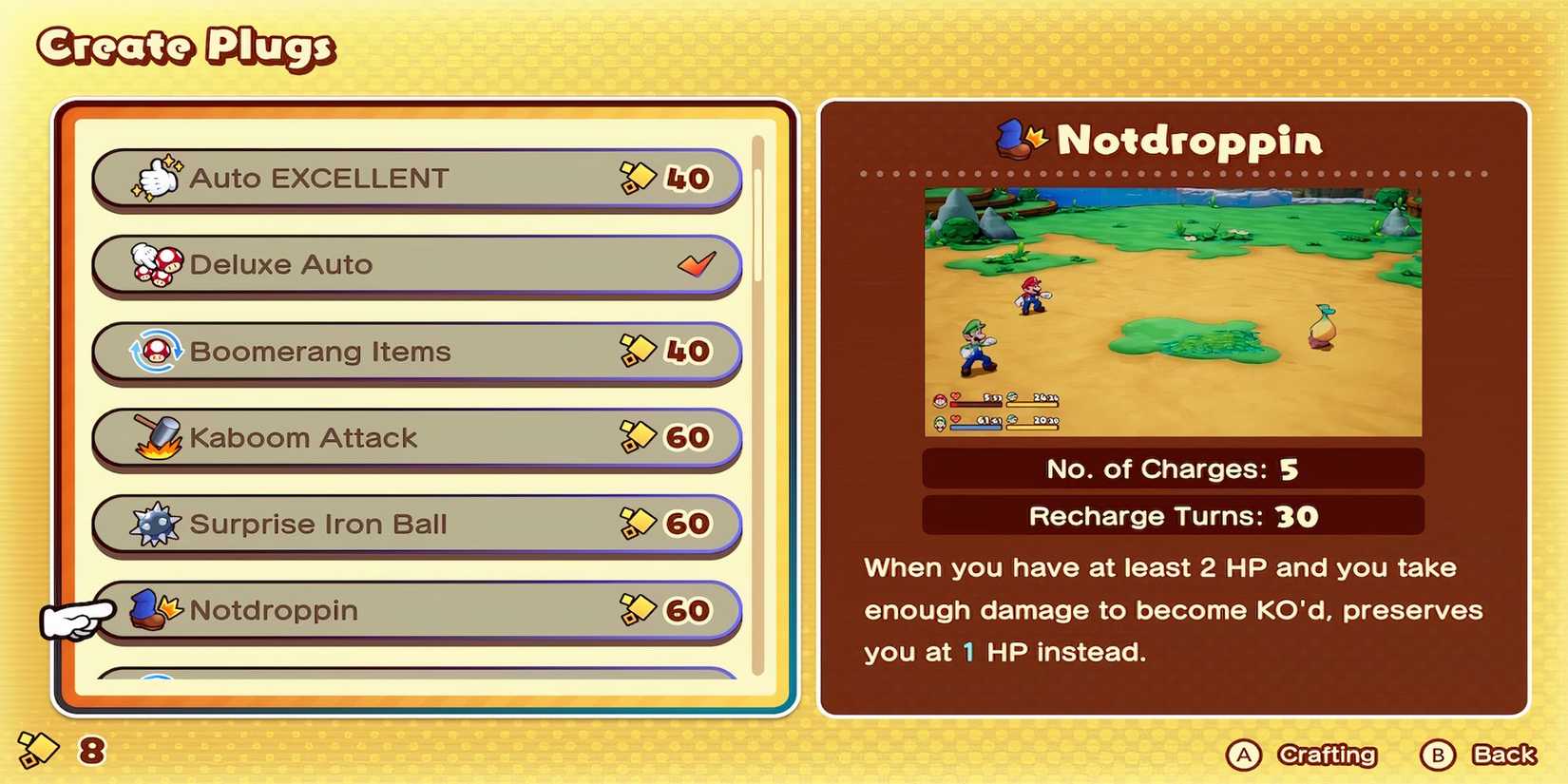This screenshot has width=1568, height=784.
Task: Expand the partially hidden plug below Notdroppin
Action: pos(418,679)
